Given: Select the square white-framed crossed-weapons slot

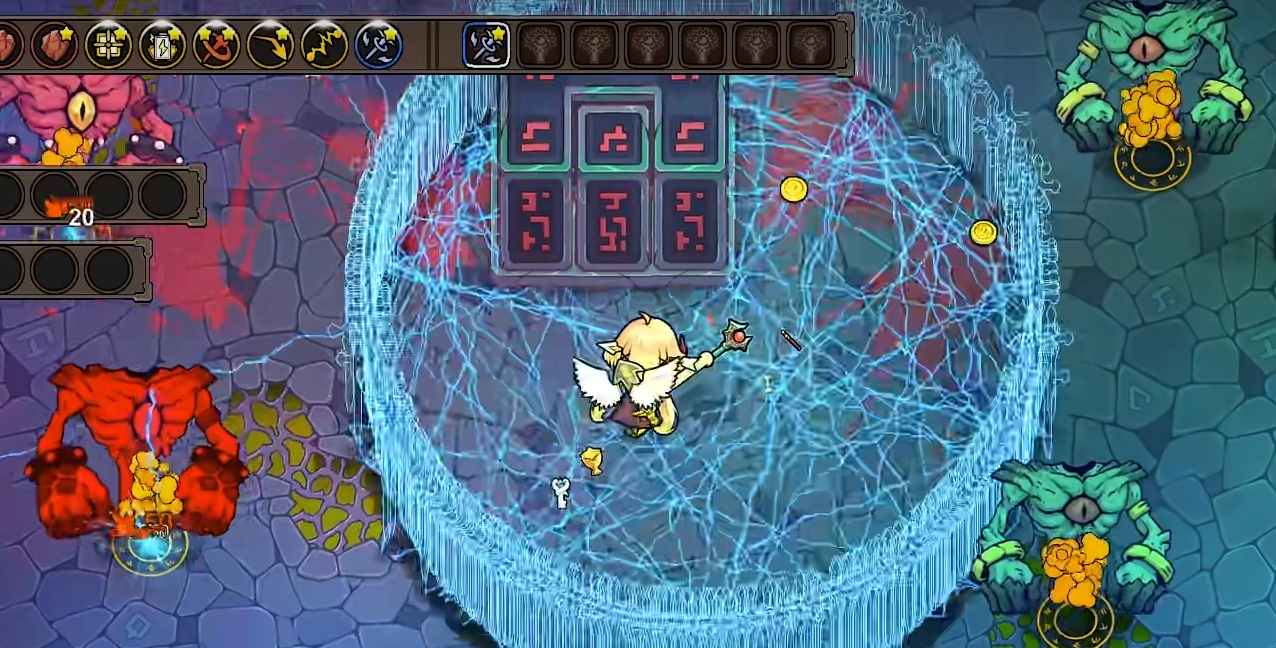Looking at the screenshot, I should click(487, 45).
